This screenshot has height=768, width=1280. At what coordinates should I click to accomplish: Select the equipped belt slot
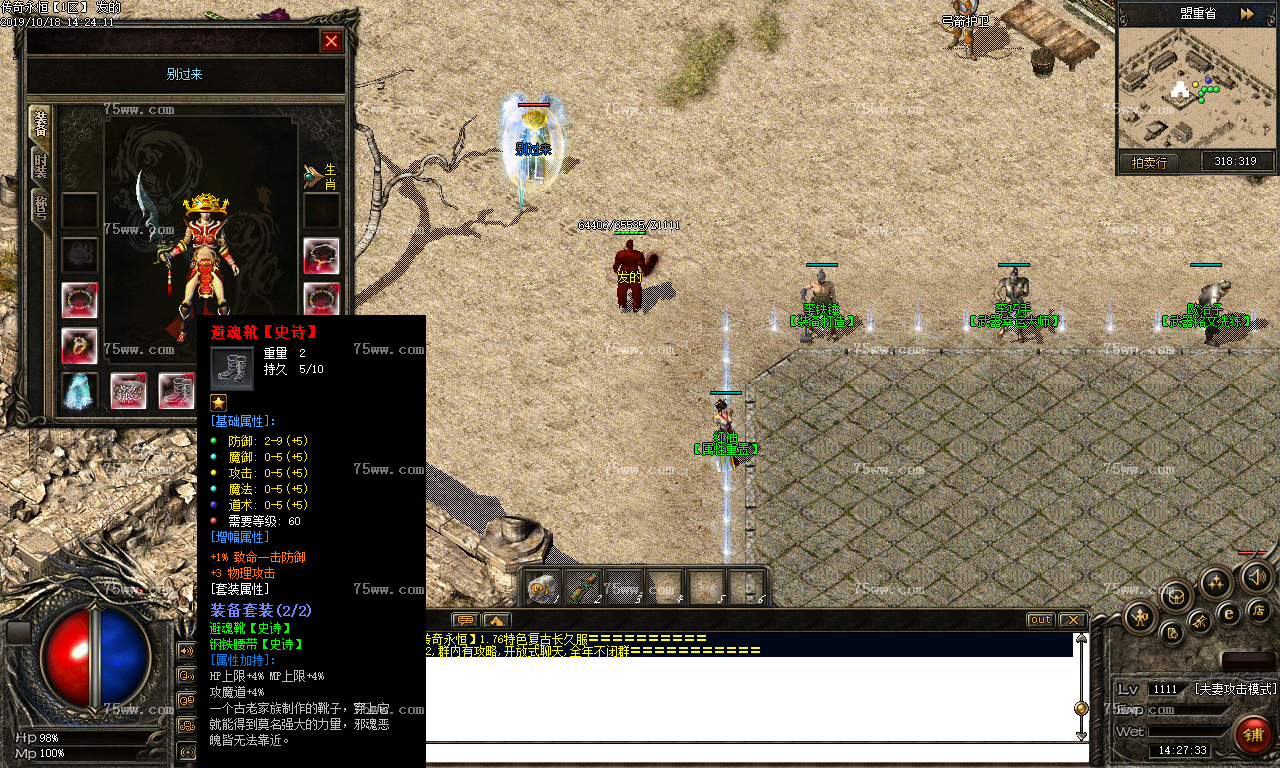[x=128, y=391]
